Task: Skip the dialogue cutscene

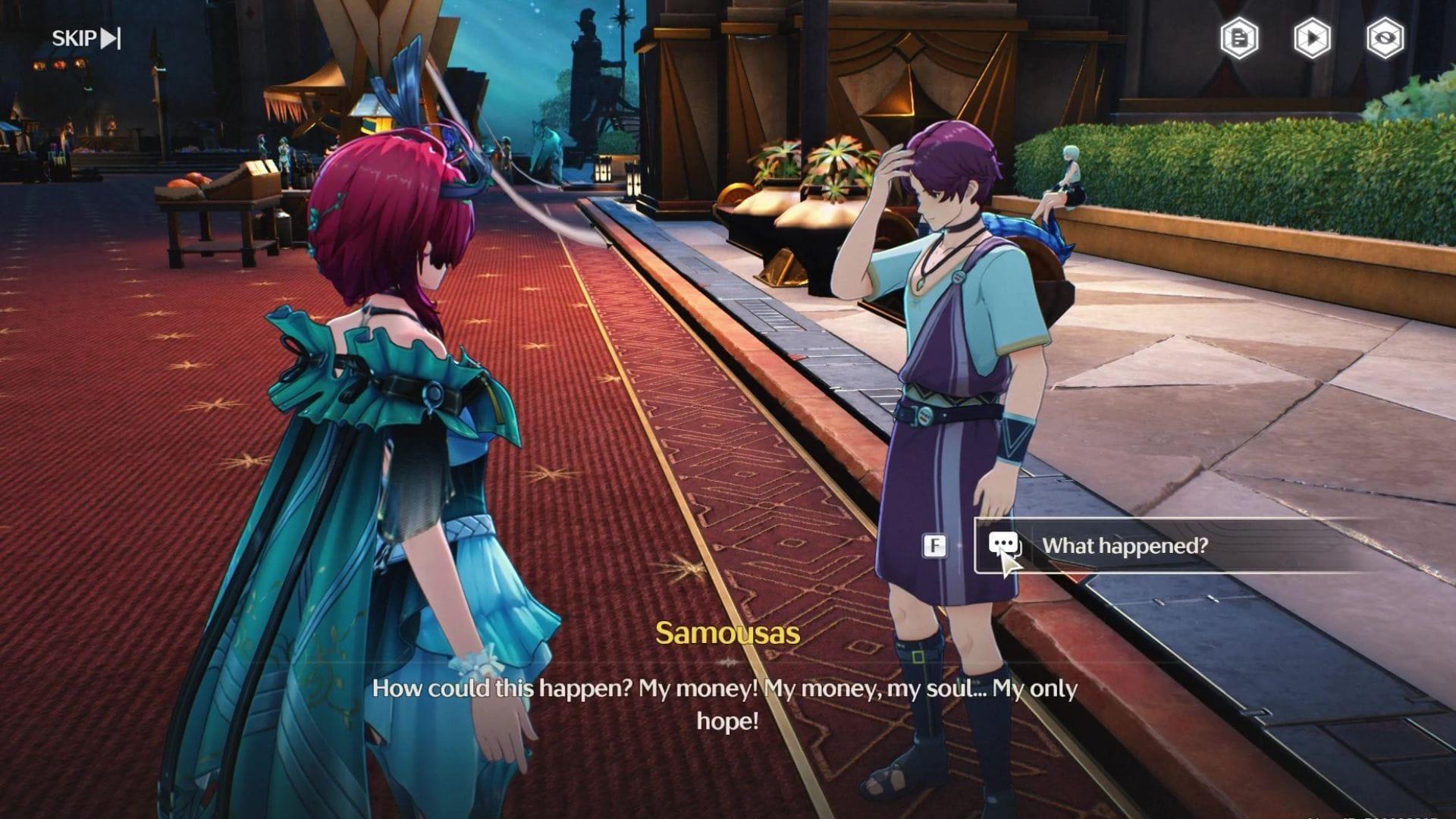Action: (86, 38)
